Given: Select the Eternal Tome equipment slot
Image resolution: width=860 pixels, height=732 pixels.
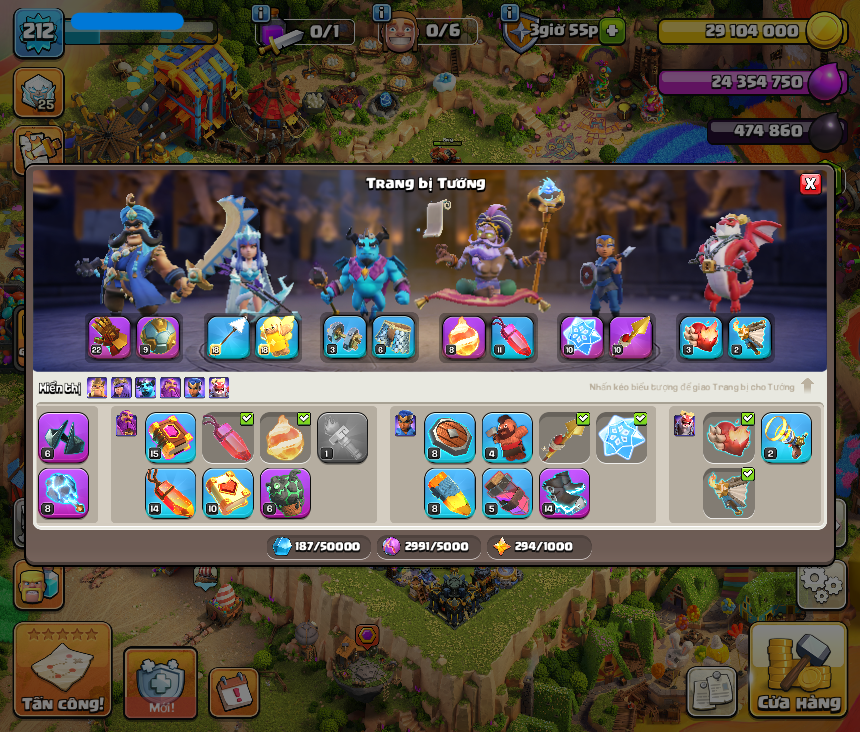Looking at the screenshot, I should coord(170,438).
